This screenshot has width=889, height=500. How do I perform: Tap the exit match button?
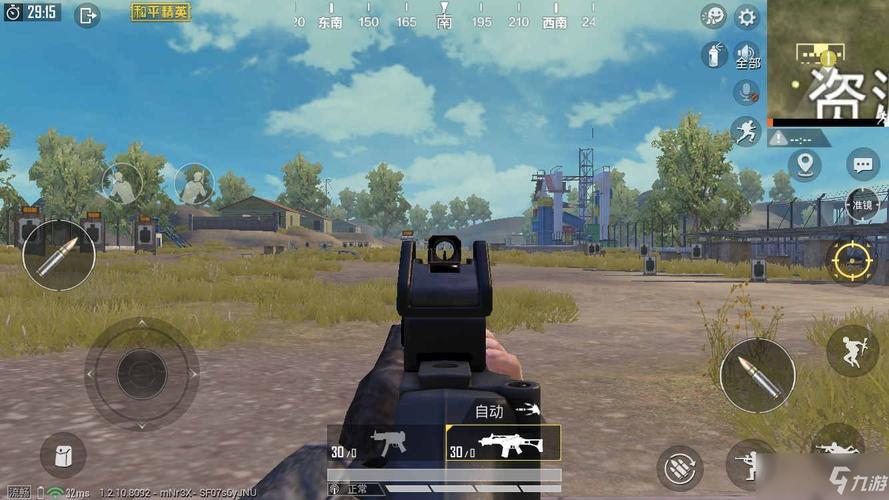pyautogui.click(x=88, y=14)
